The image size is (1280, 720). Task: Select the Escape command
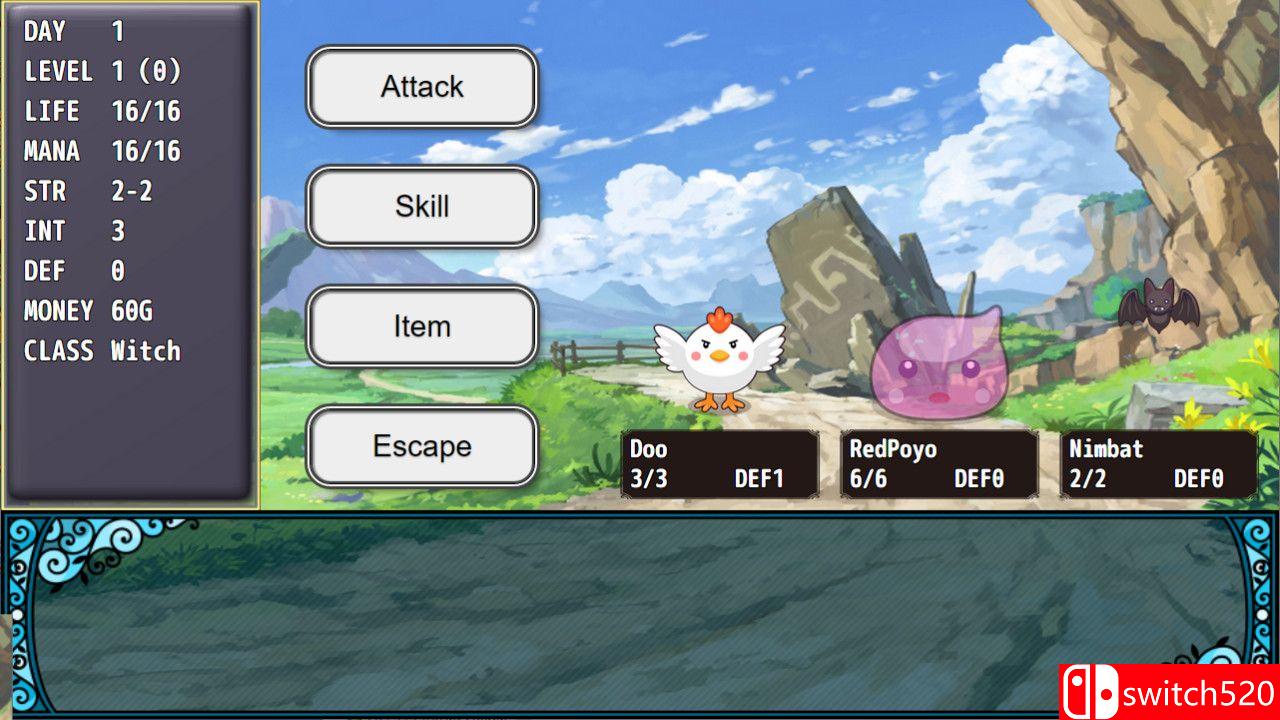[x=421, y=446]
